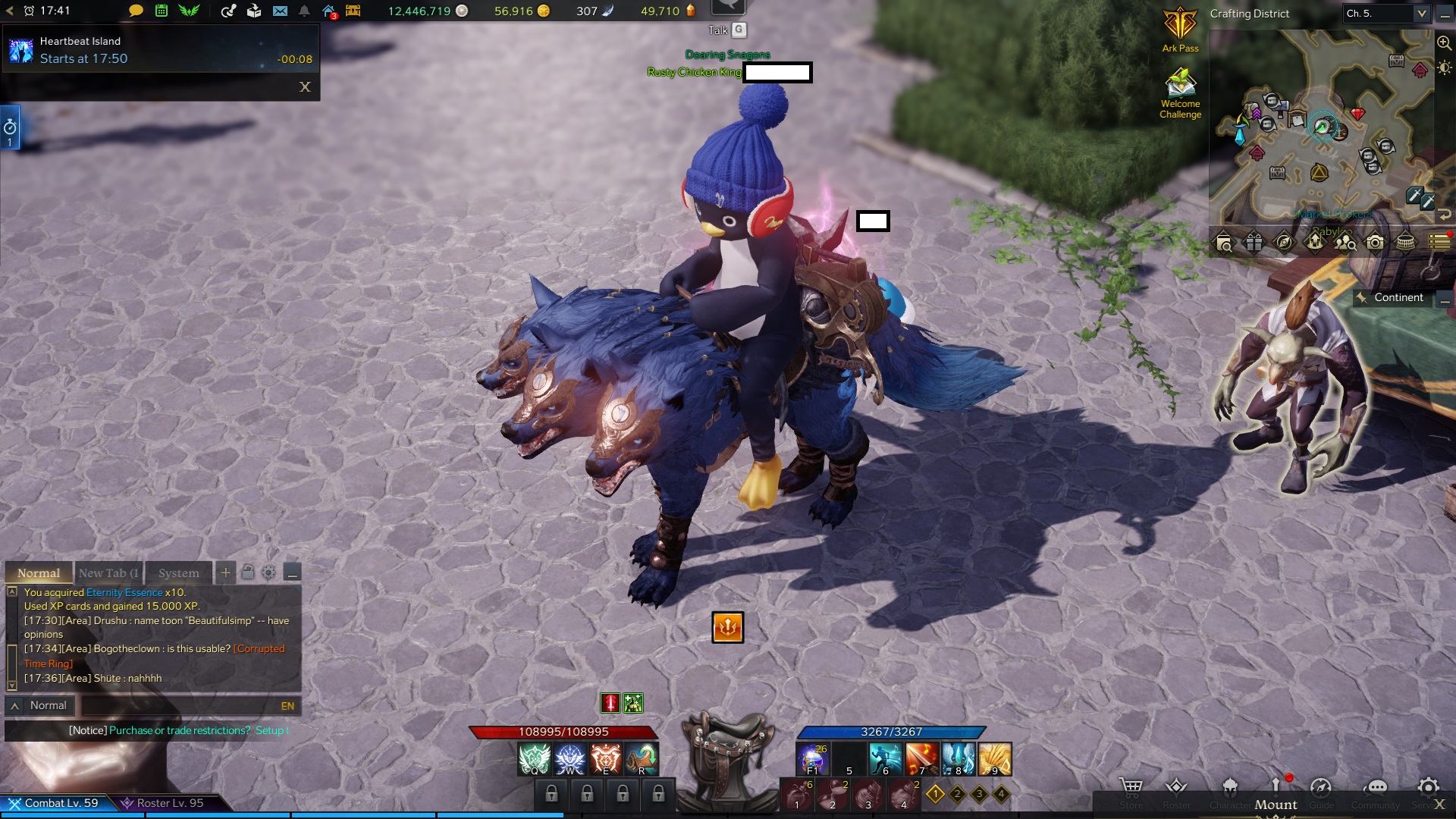Open the green calendar events icon

click(x=161, y=11)
